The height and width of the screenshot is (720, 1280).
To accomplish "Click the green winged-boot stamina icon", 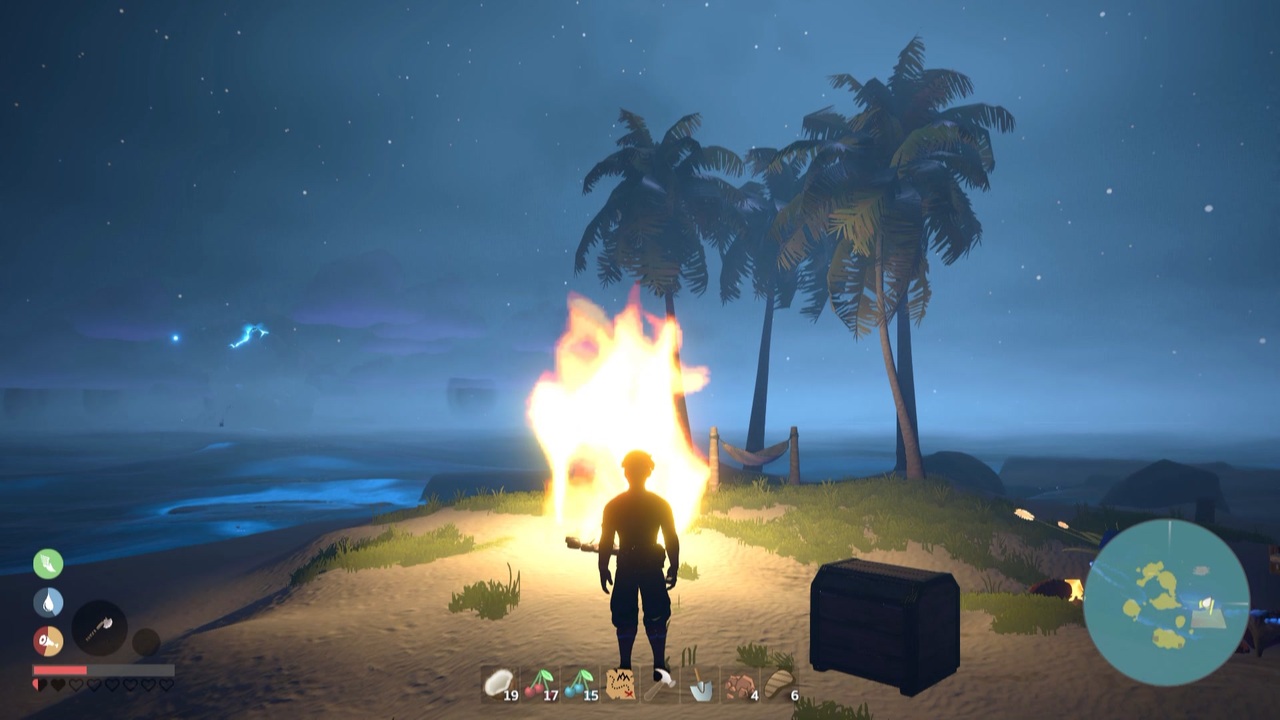I will tap(48, 563).
